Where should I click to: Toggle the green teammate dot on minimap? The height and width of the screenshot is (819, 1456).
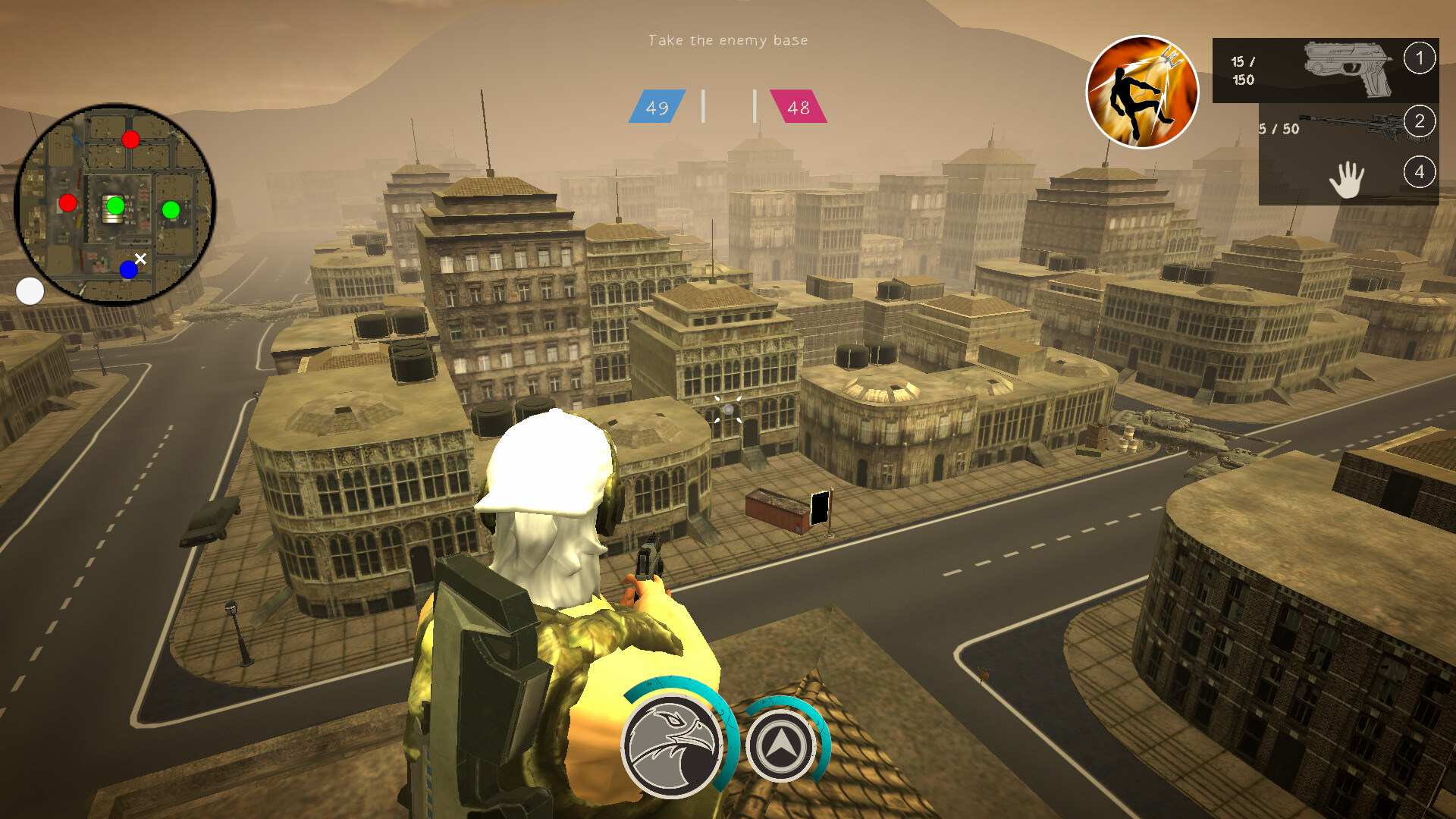coord(115,206)
